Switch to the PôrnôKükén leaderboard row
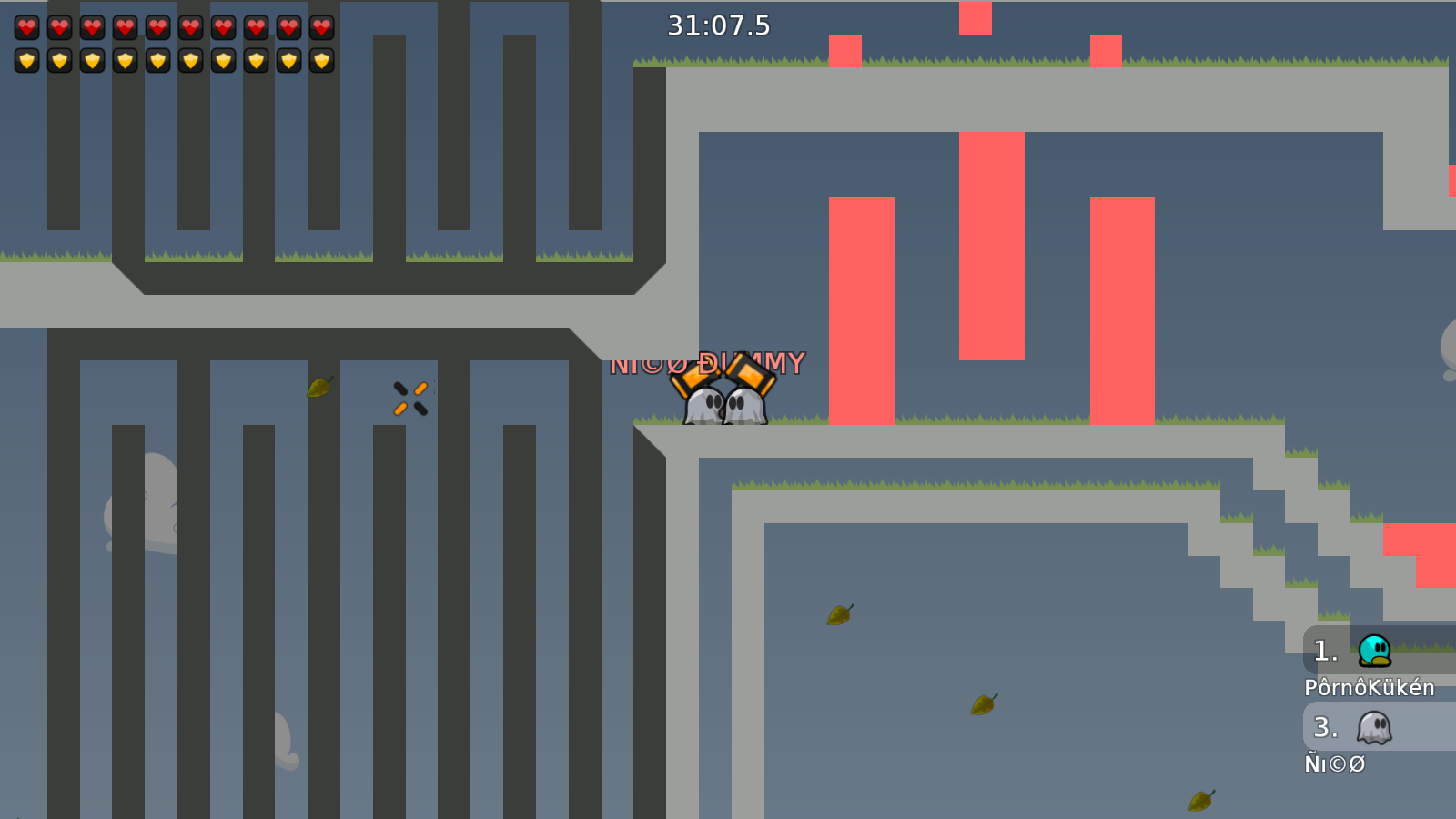1456x819 pixels. tap(1370, 689)
